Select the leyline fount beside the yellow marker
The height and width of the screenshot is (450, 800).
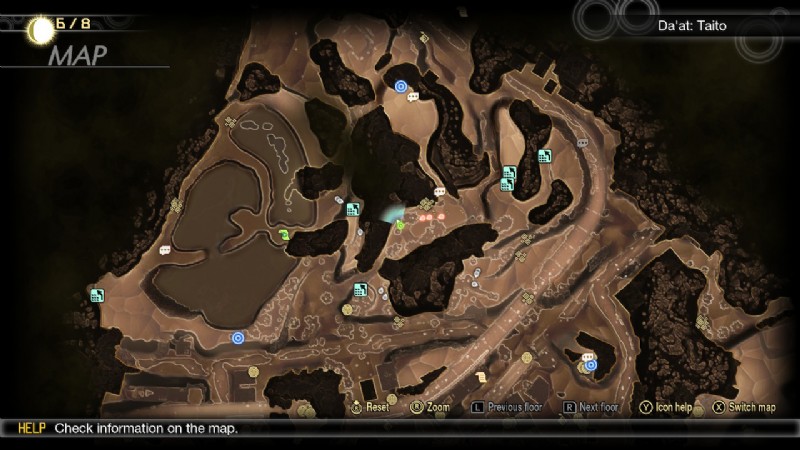[591, 365]
